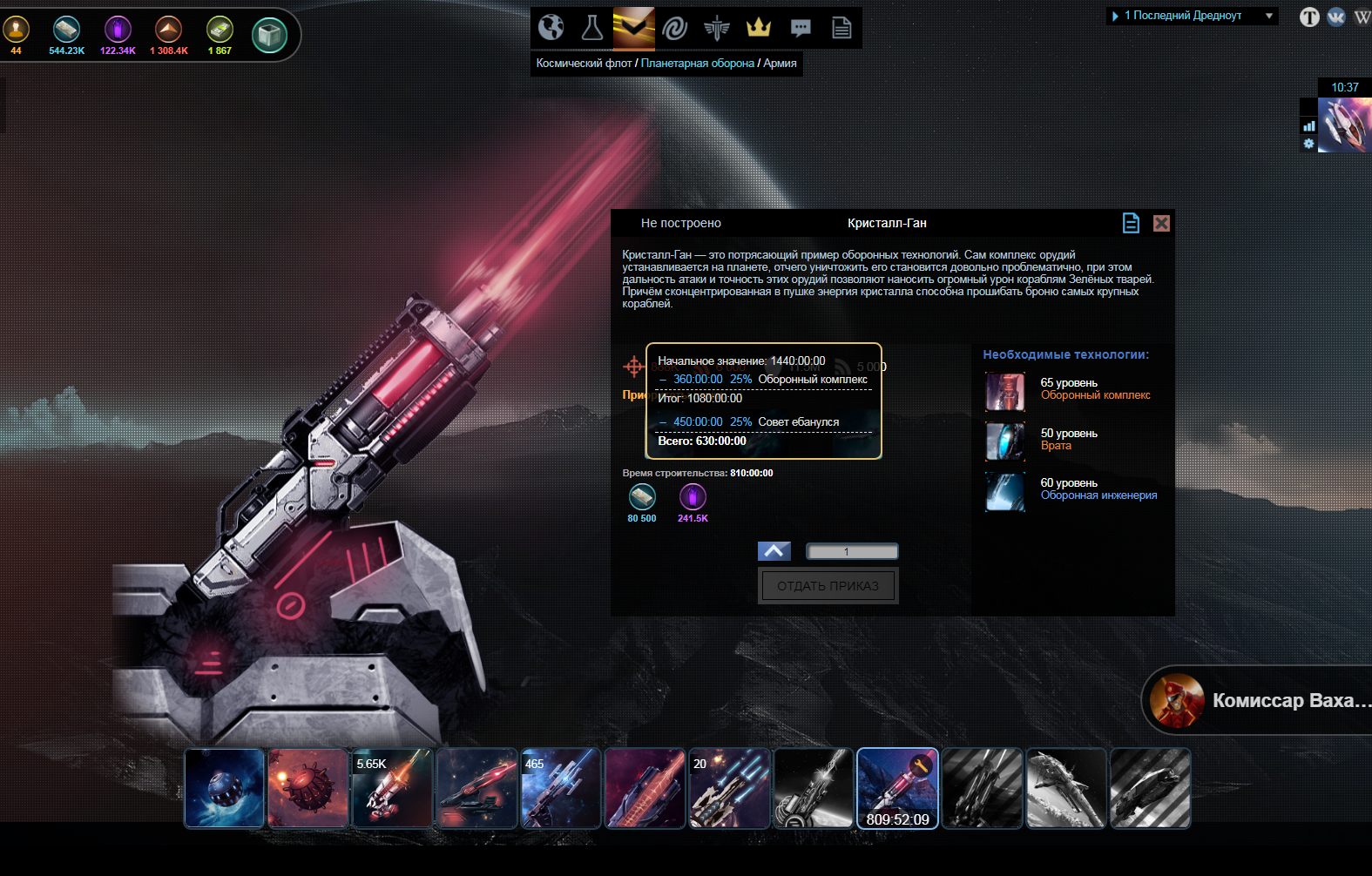Click the quantity input field
1372x876 pixels.
coord(852,551)
